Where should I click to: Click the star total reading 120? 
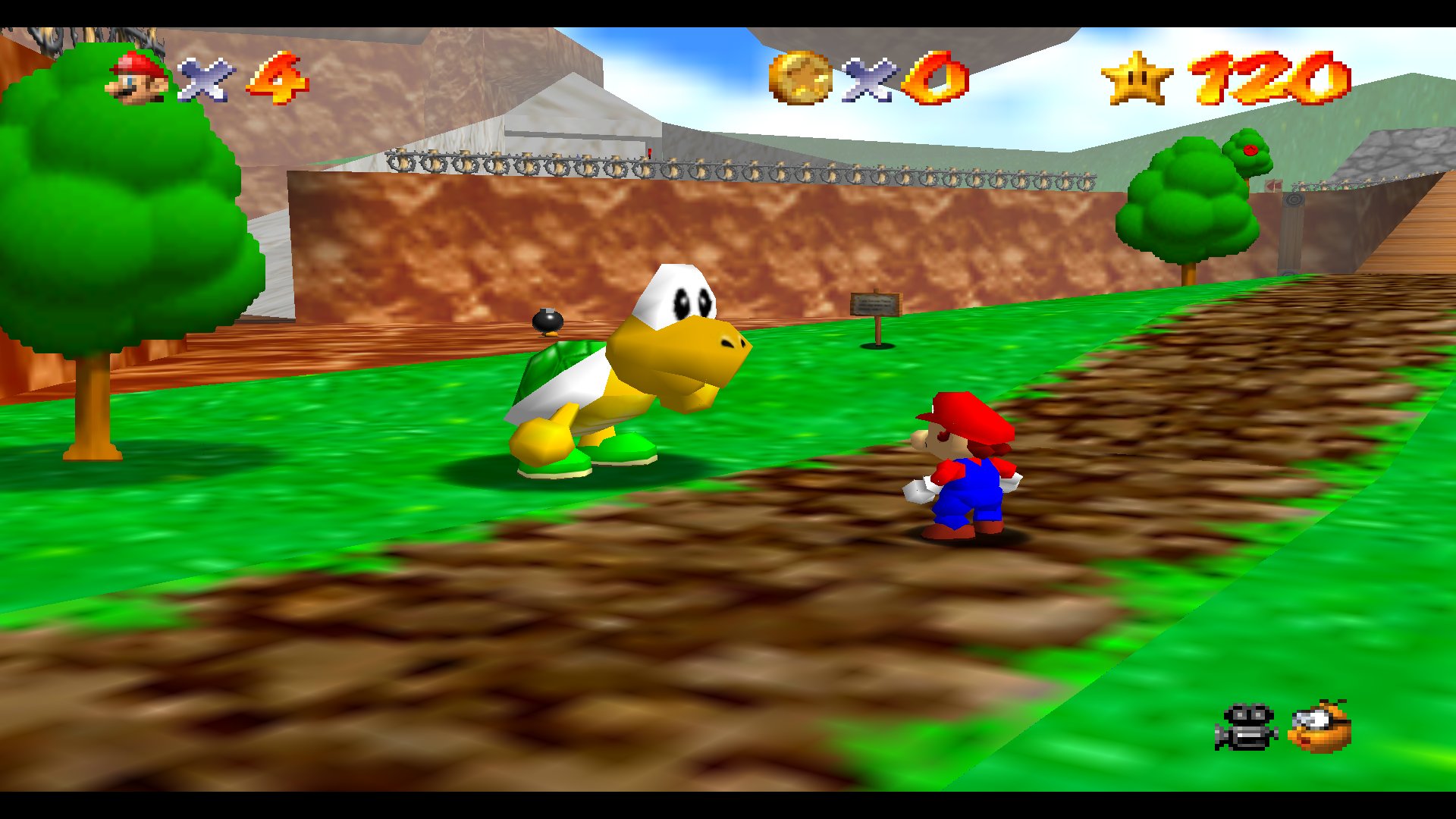[1274, 76]
